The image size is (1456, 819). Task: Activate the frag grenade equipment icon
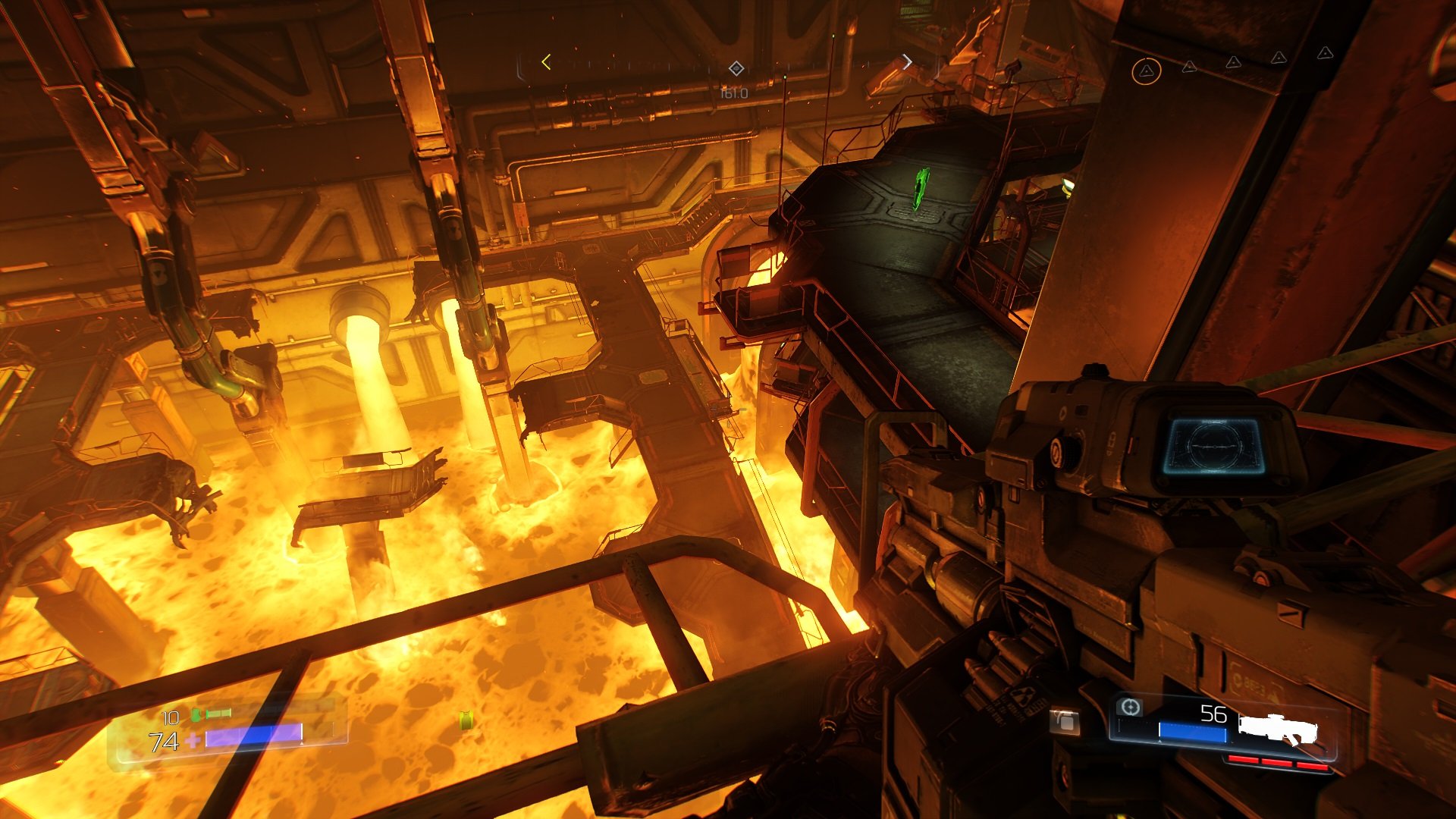[1064, 721]
